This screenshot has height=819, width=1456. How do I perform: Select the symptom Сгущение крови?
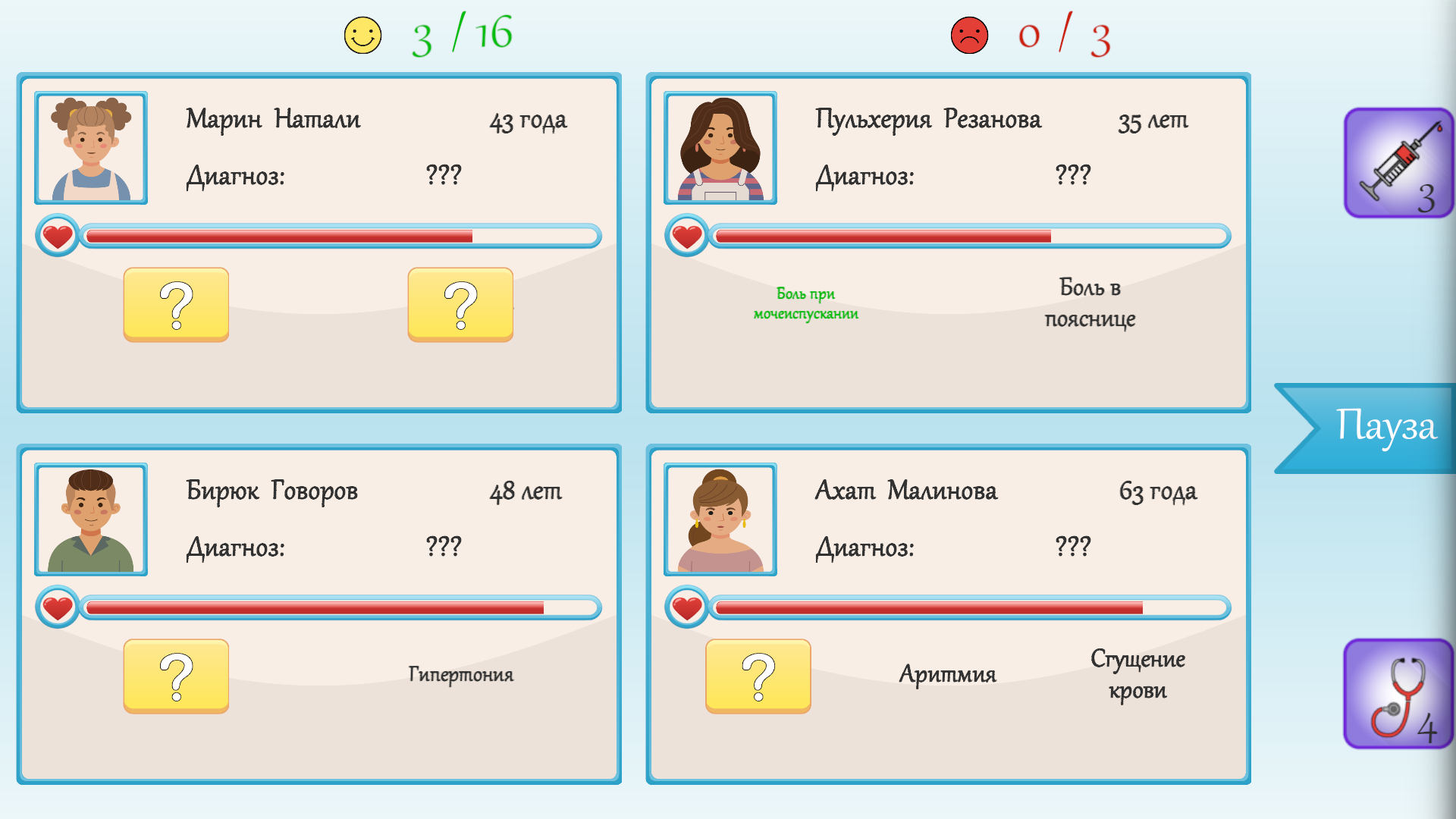(x=1137, y=674)
